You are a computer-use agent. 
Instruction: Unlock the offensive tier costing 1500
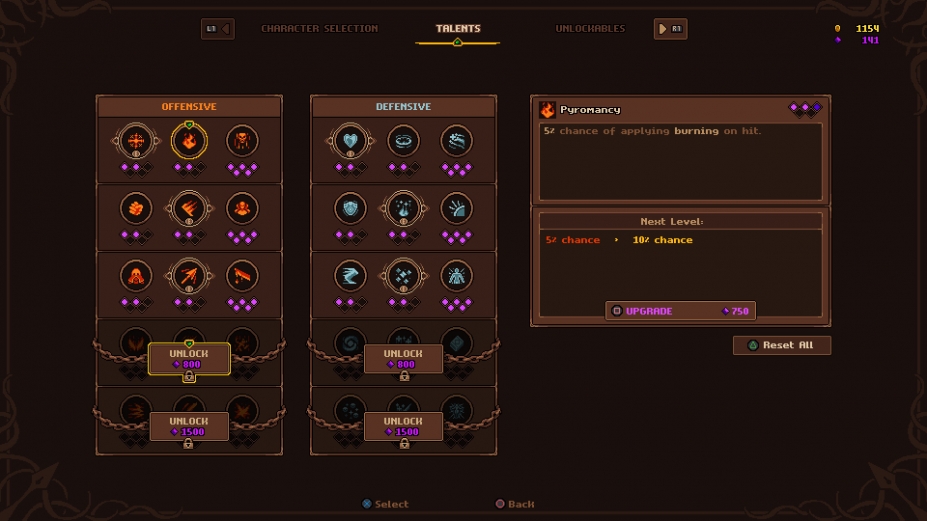[x=189, y=427]
